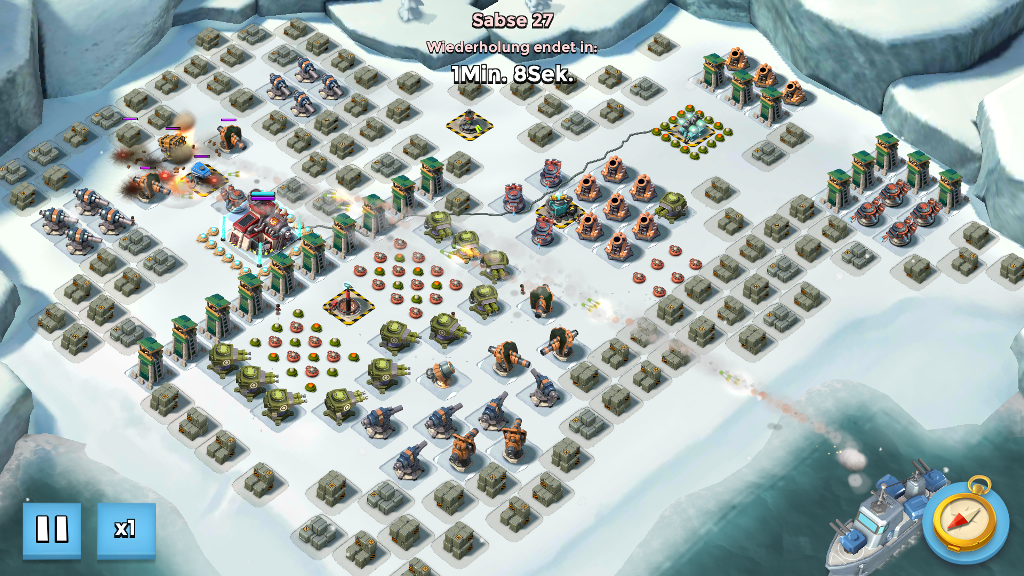Change the x1 replay speed
Viewport: 1024px width, 576px height.
[126, 529]
